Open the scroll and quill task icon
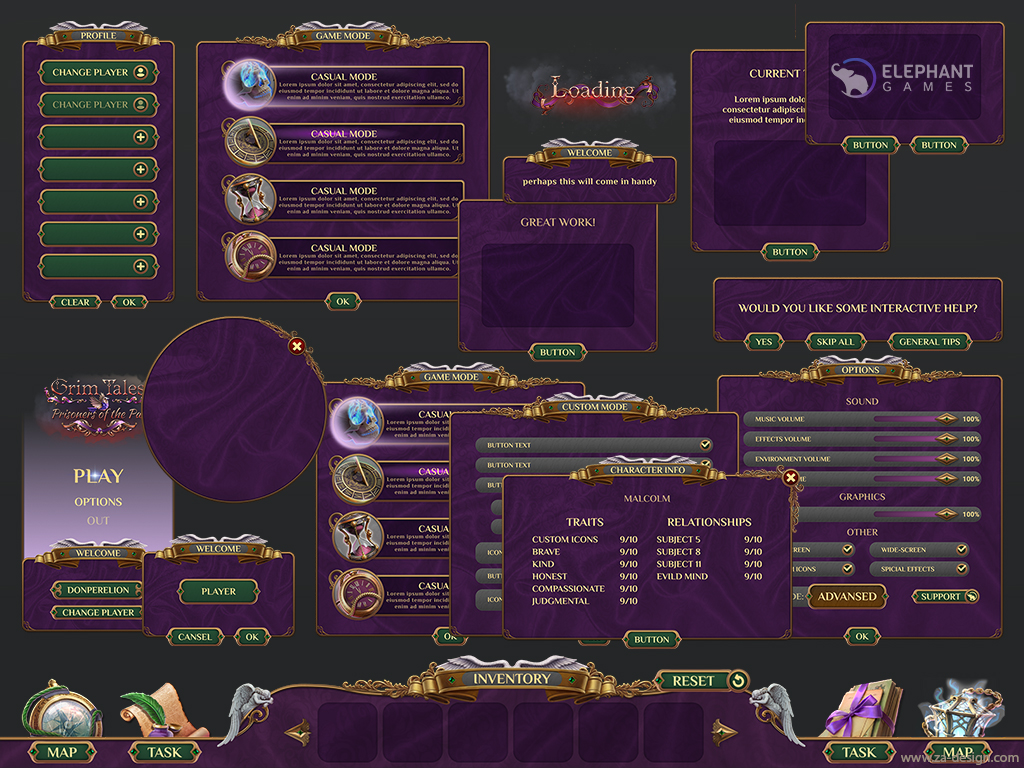This screenshot has height=768, width=1024. (154, 711)
